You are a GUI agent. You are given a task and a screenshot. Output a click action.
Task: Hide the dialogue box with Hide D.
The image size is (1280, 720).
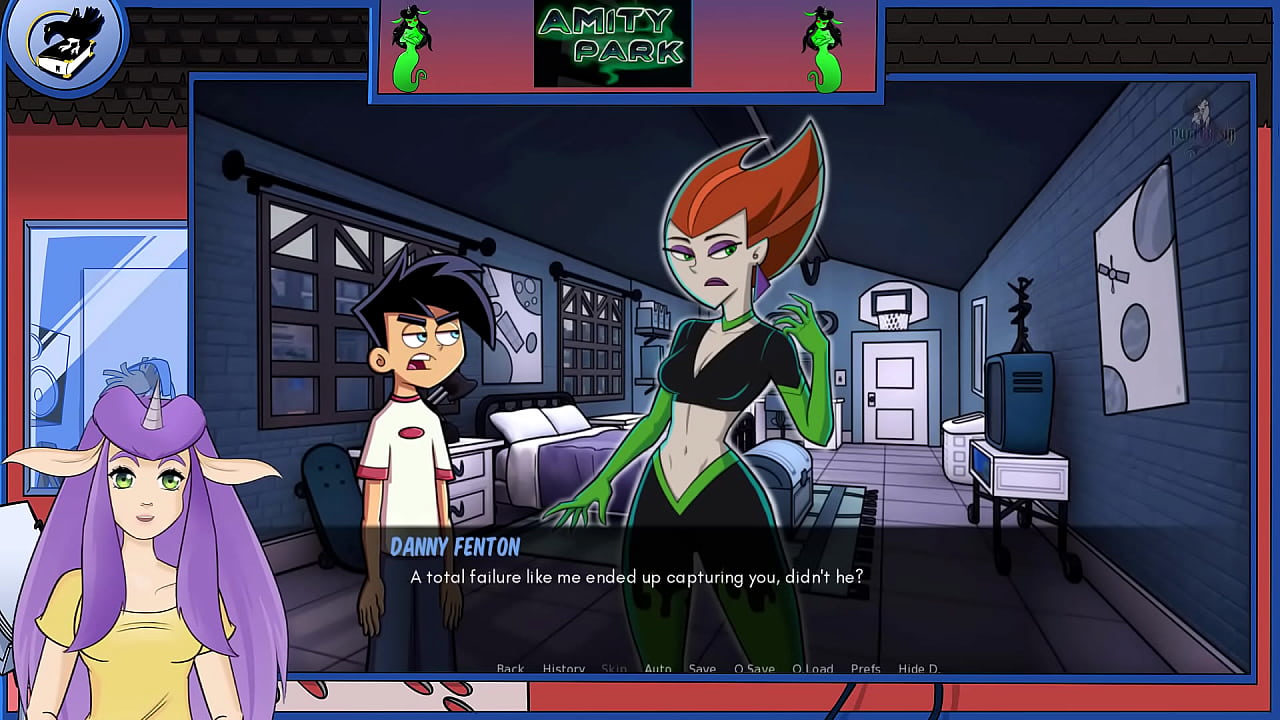click(919, 668)
